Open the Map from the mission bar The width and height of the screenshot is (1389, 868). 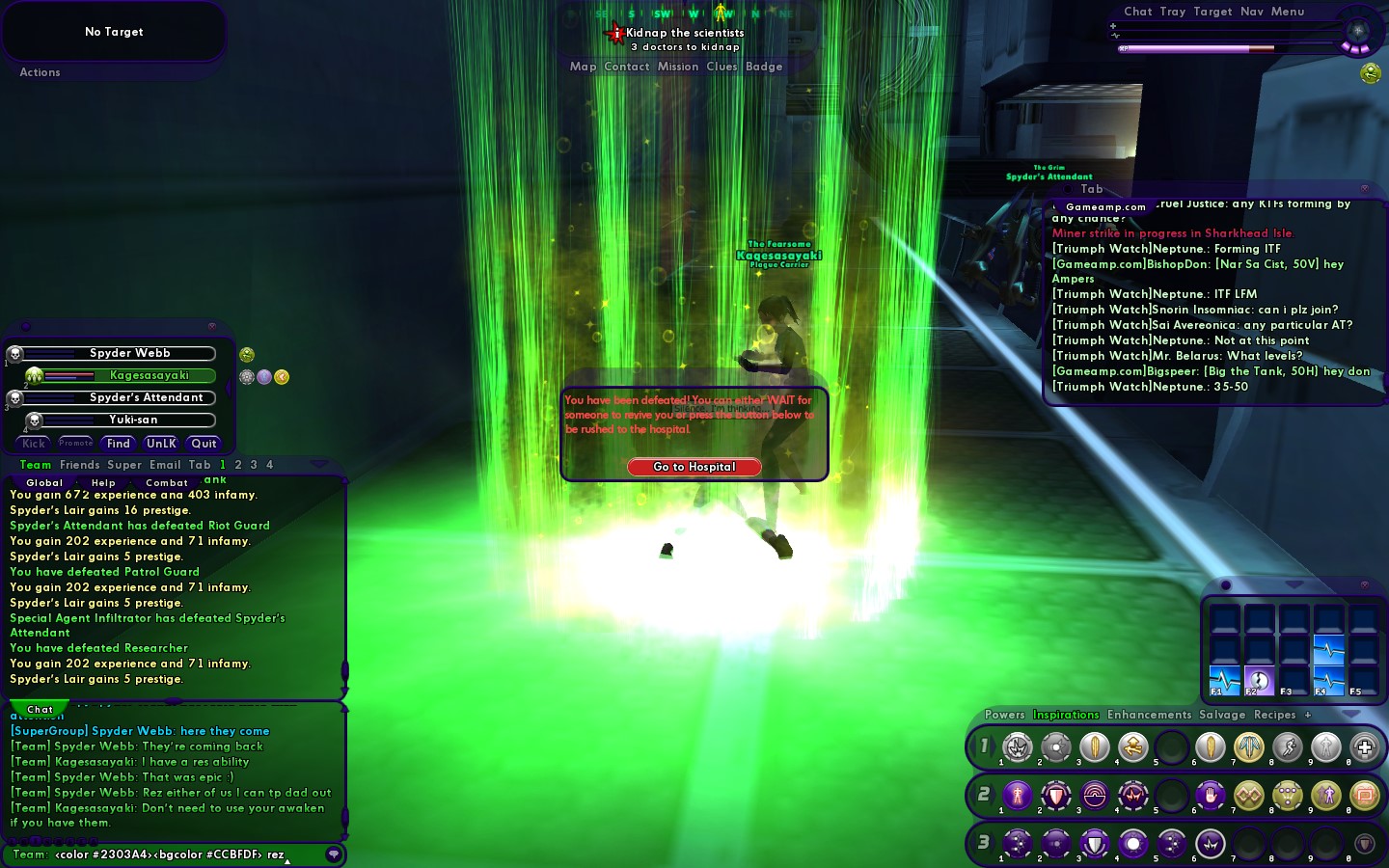coord(583,67)
